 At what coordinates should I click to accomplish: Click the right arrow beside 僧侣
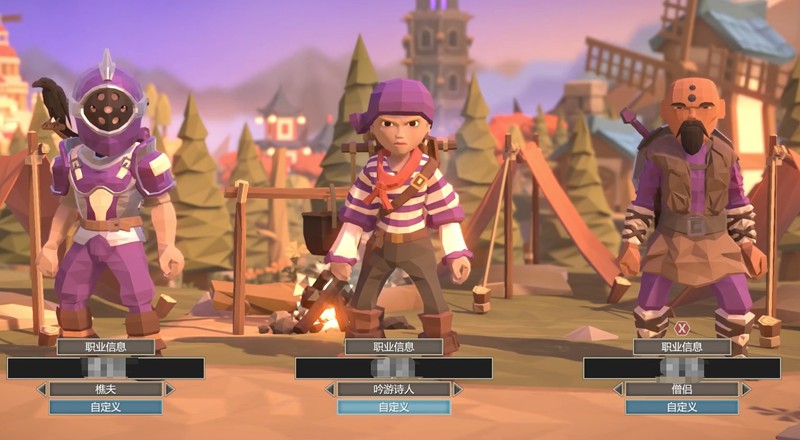[x=745, y=389]
